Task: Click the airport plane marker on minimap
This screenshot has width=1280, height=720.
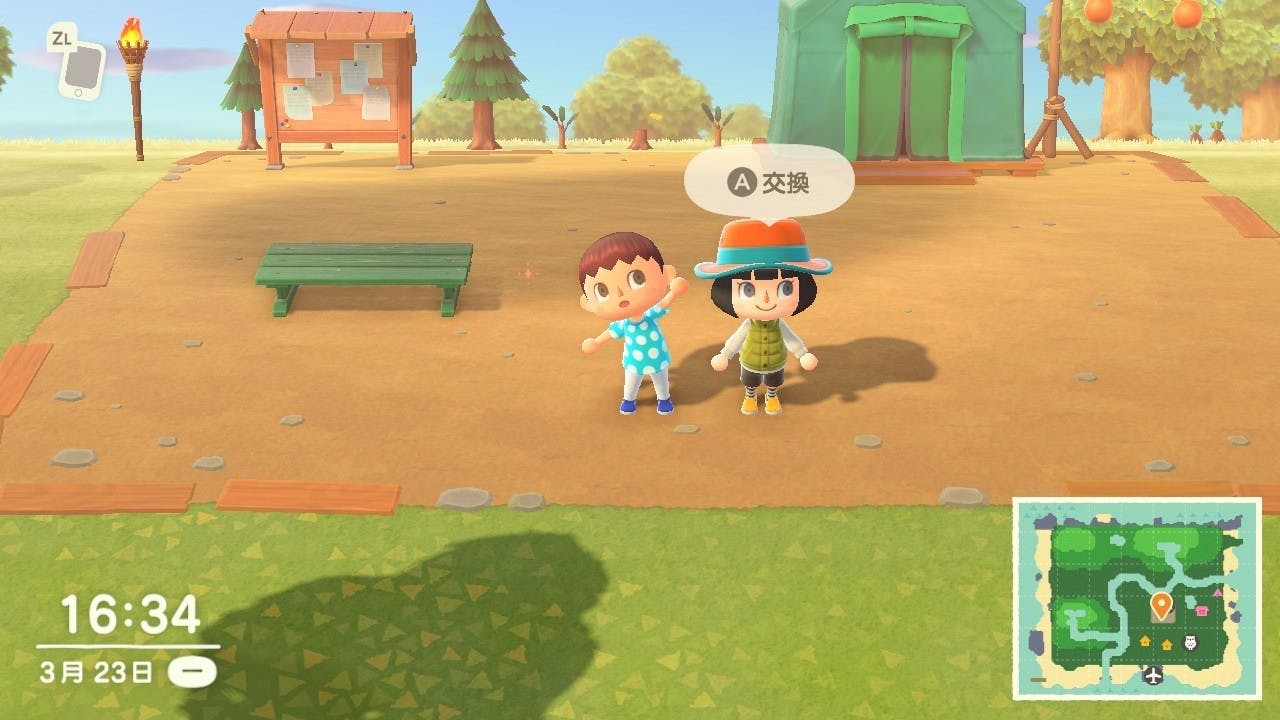Action: tap(1155, 676)
